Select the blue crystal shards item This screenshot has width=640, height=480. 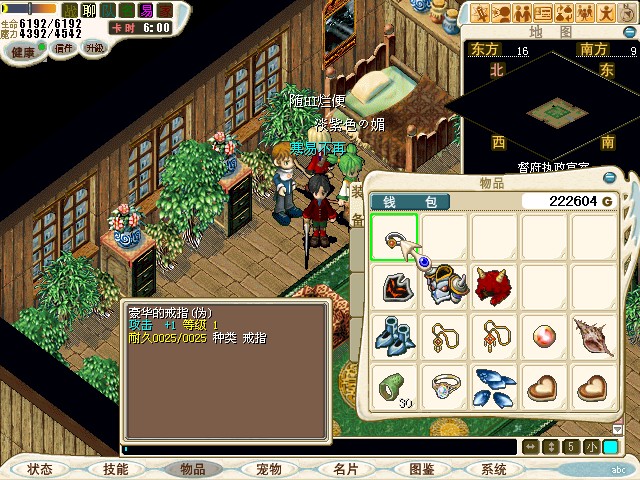click(494, 387)
